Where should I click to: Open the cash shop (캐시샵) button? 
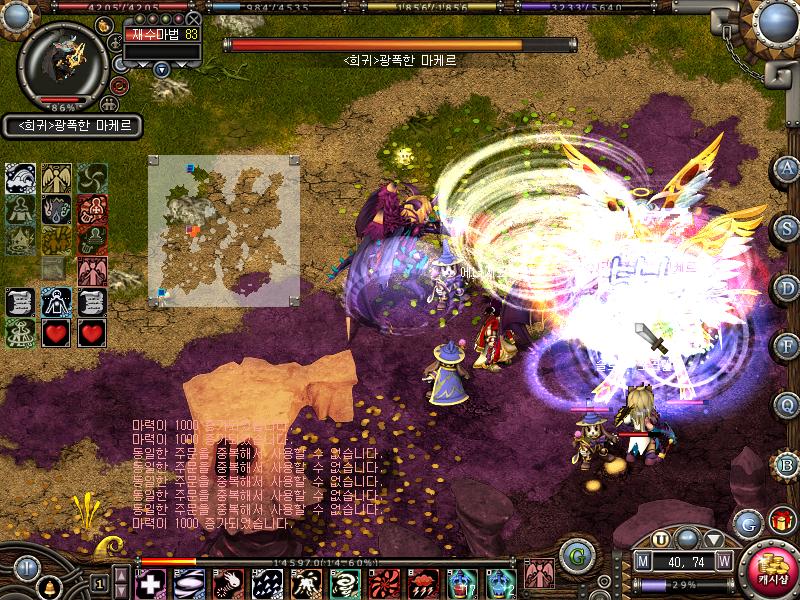[767, 570]
